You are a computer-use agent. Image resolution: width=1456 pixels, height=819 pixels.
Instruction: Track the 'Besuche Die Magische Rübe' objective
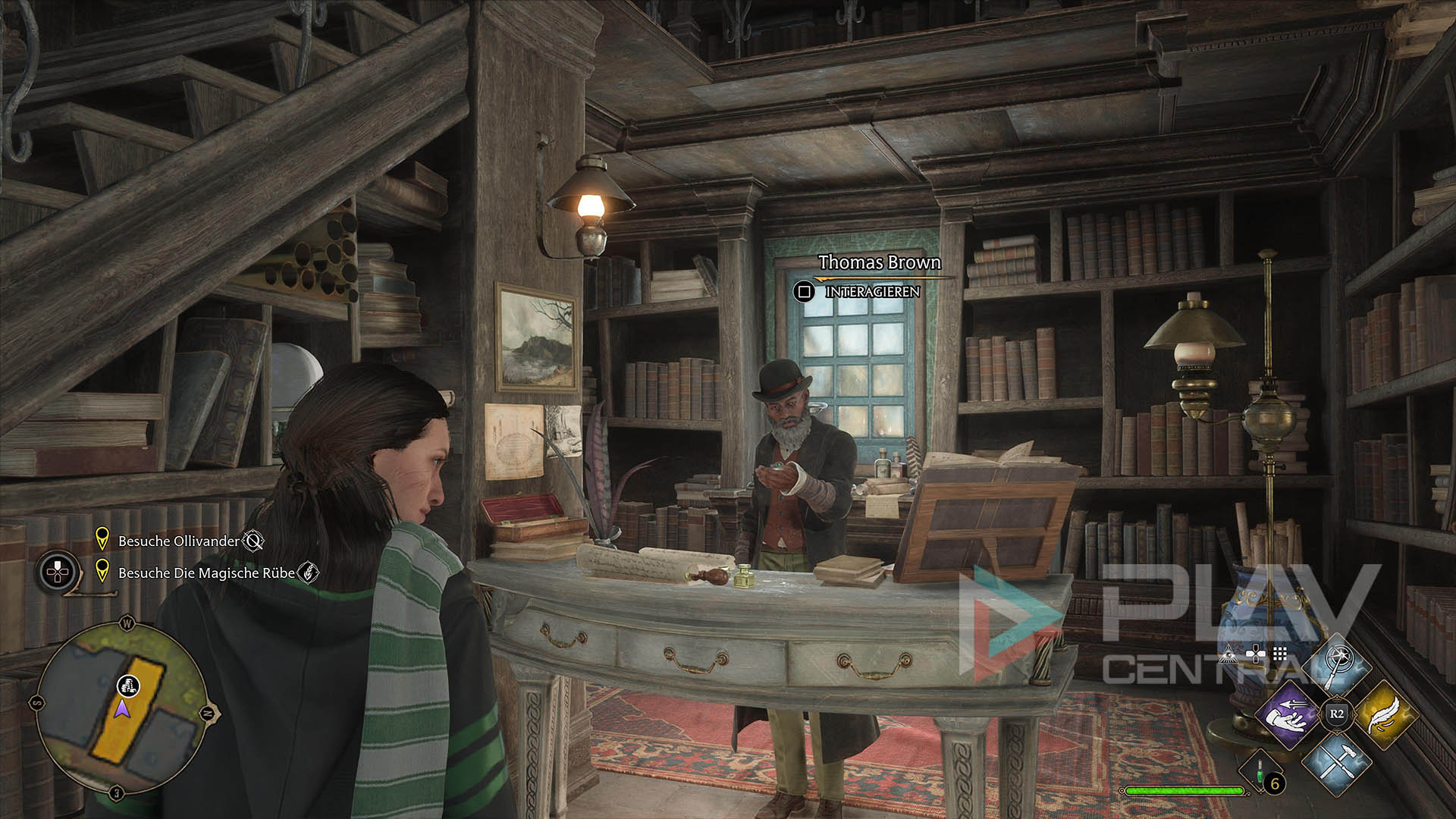tap(206, 573)
